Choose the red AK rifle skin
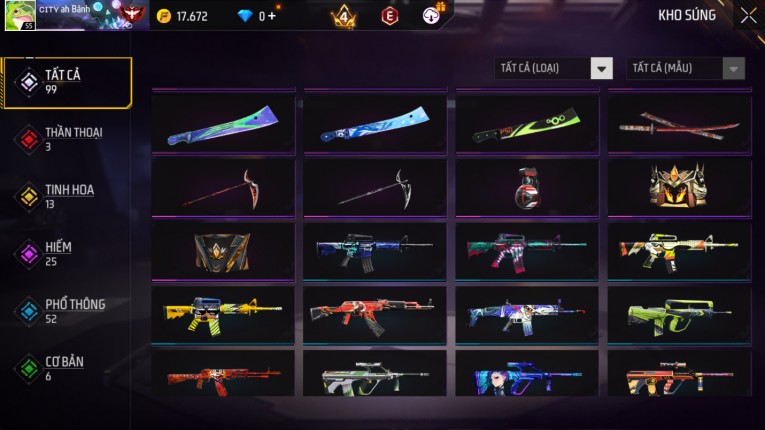765x430 pixels. click(375, 315)
